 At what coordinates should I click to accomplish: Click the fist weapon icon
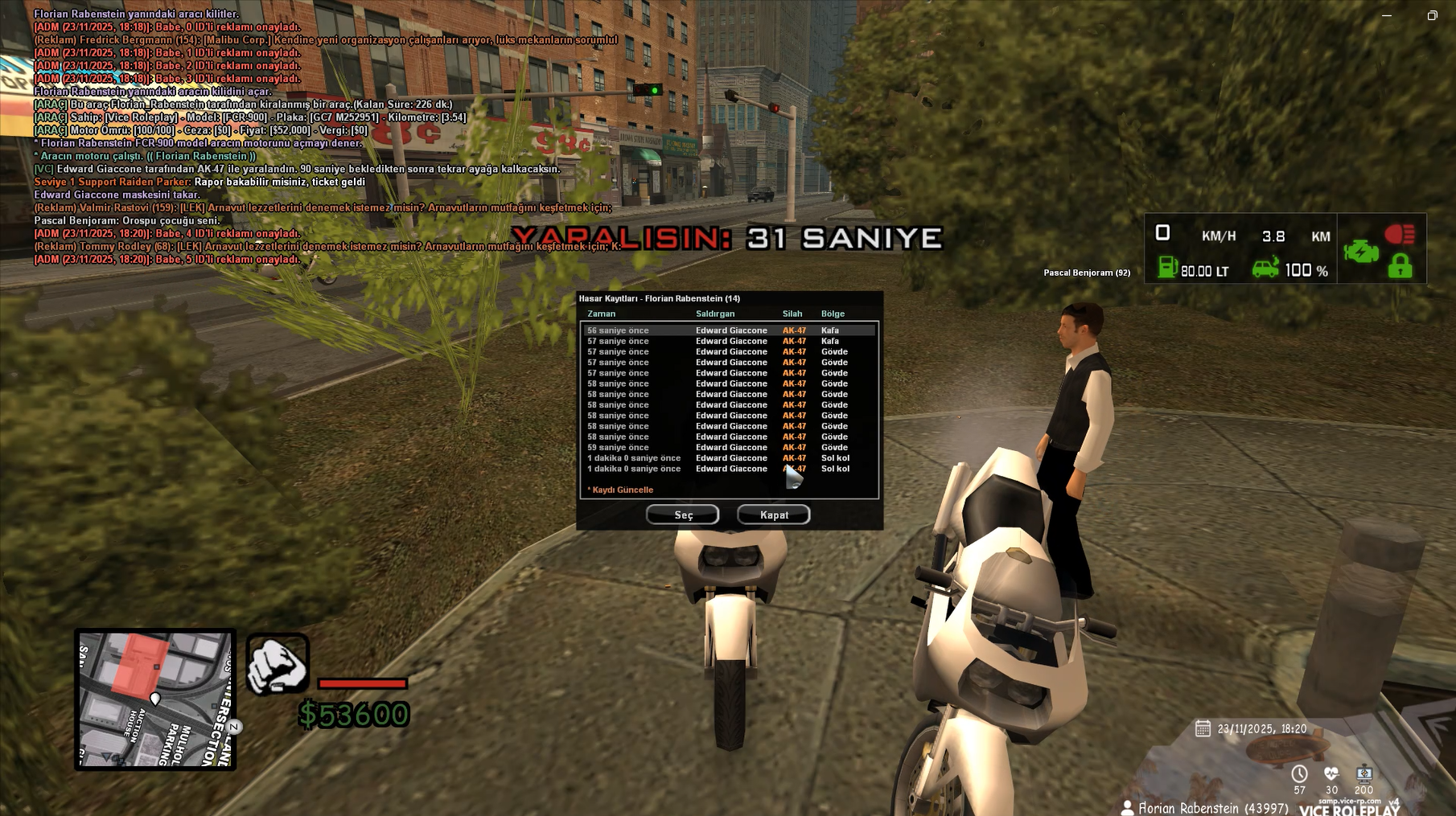click(x=278, y=664)
